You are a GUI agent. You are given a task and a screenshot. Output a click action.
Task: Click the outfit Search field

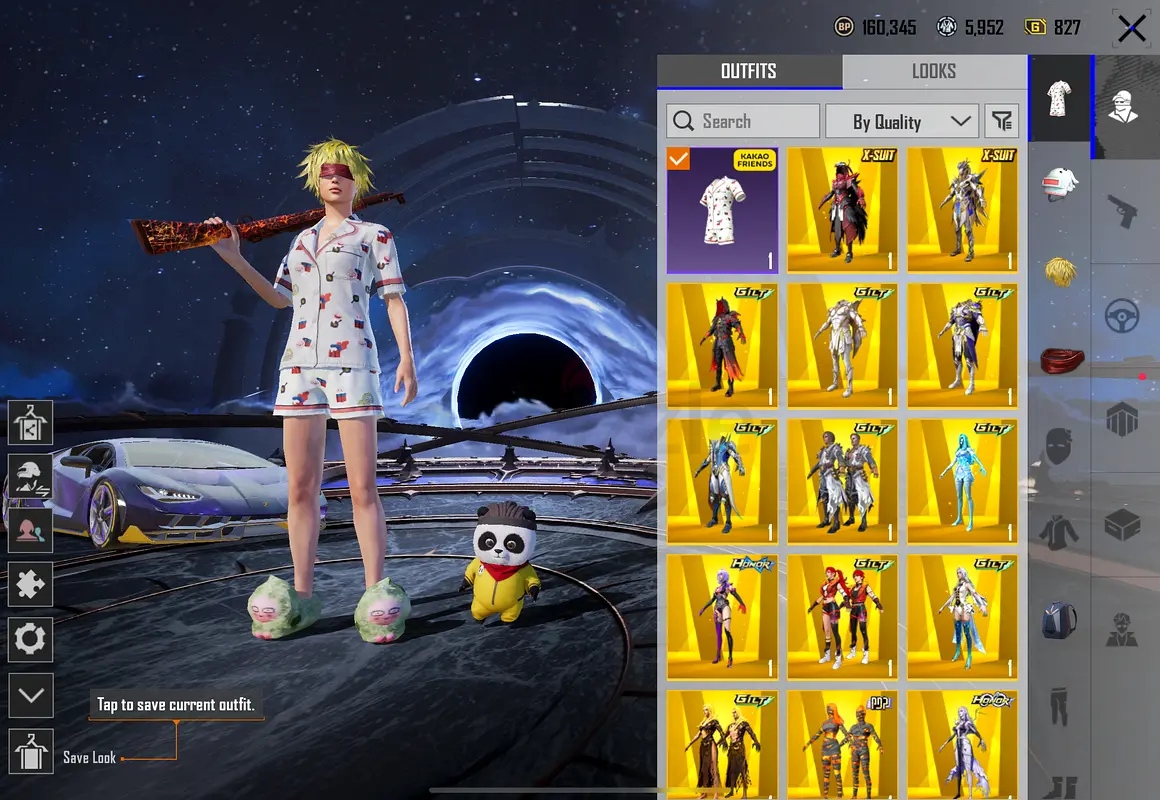pos(743,122)
